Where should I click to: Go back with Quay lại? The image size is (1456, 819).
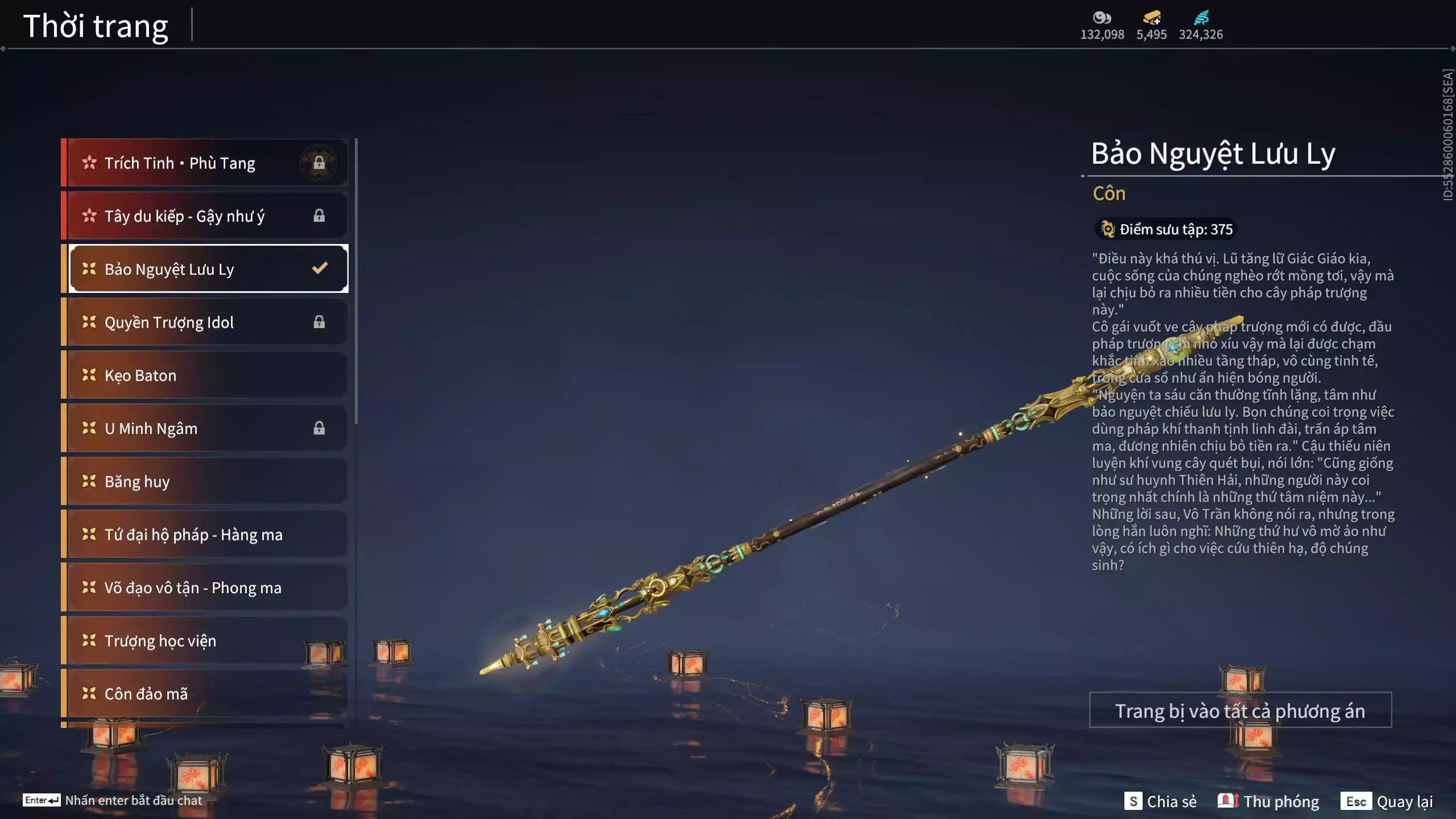pos(1387,801)
